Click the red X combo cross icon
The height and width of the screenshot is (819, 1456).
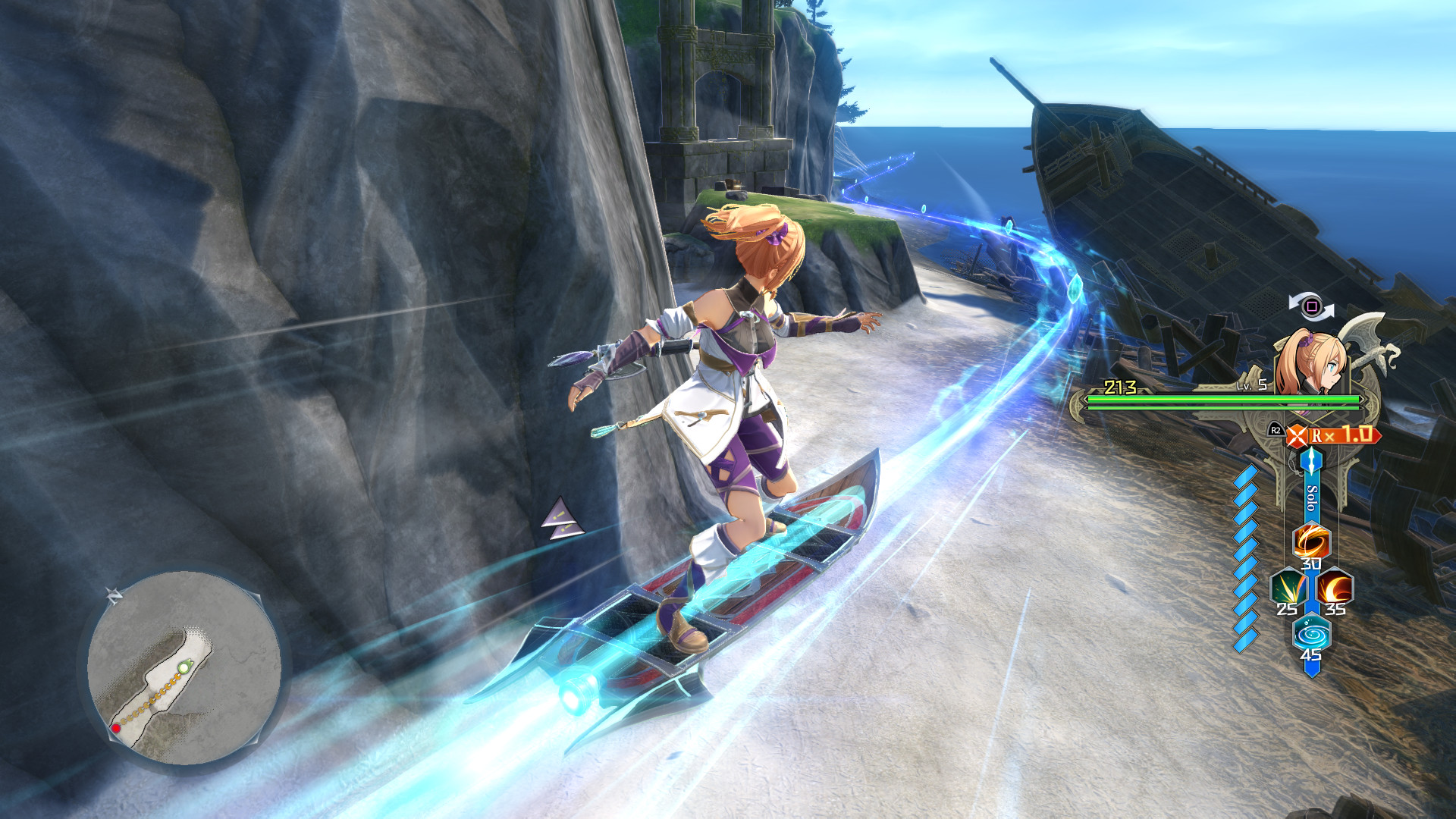(1296, 435)
